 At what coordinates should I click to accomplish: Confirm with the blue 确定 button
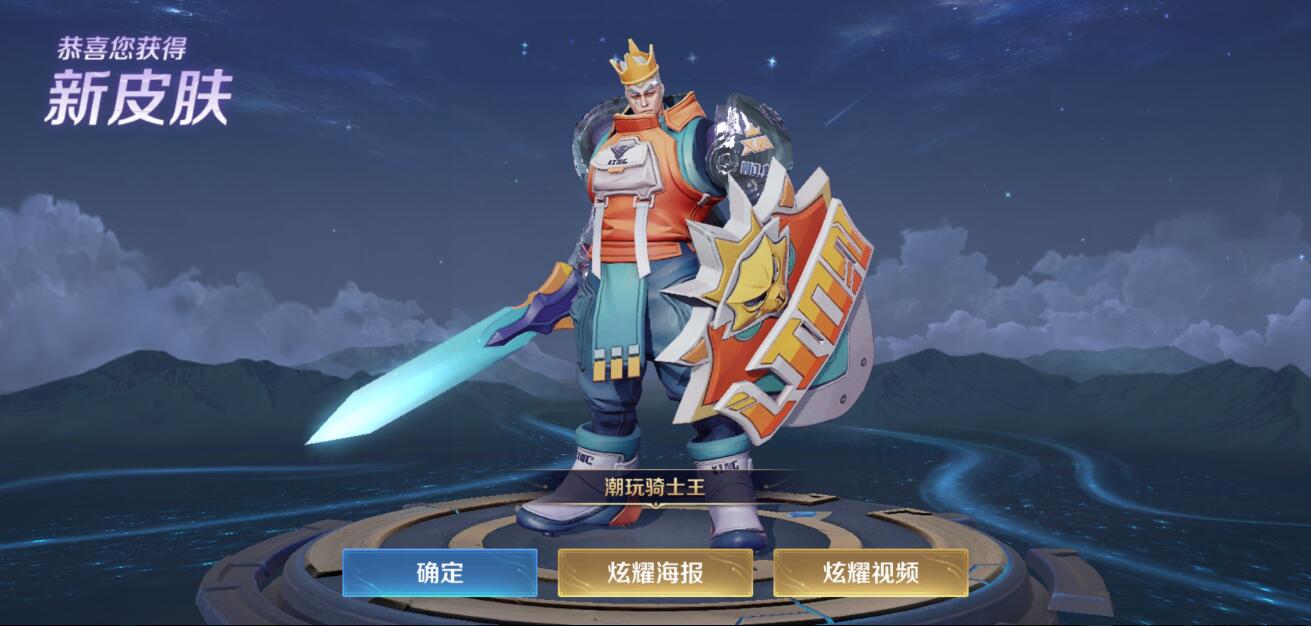click(439, 572)
